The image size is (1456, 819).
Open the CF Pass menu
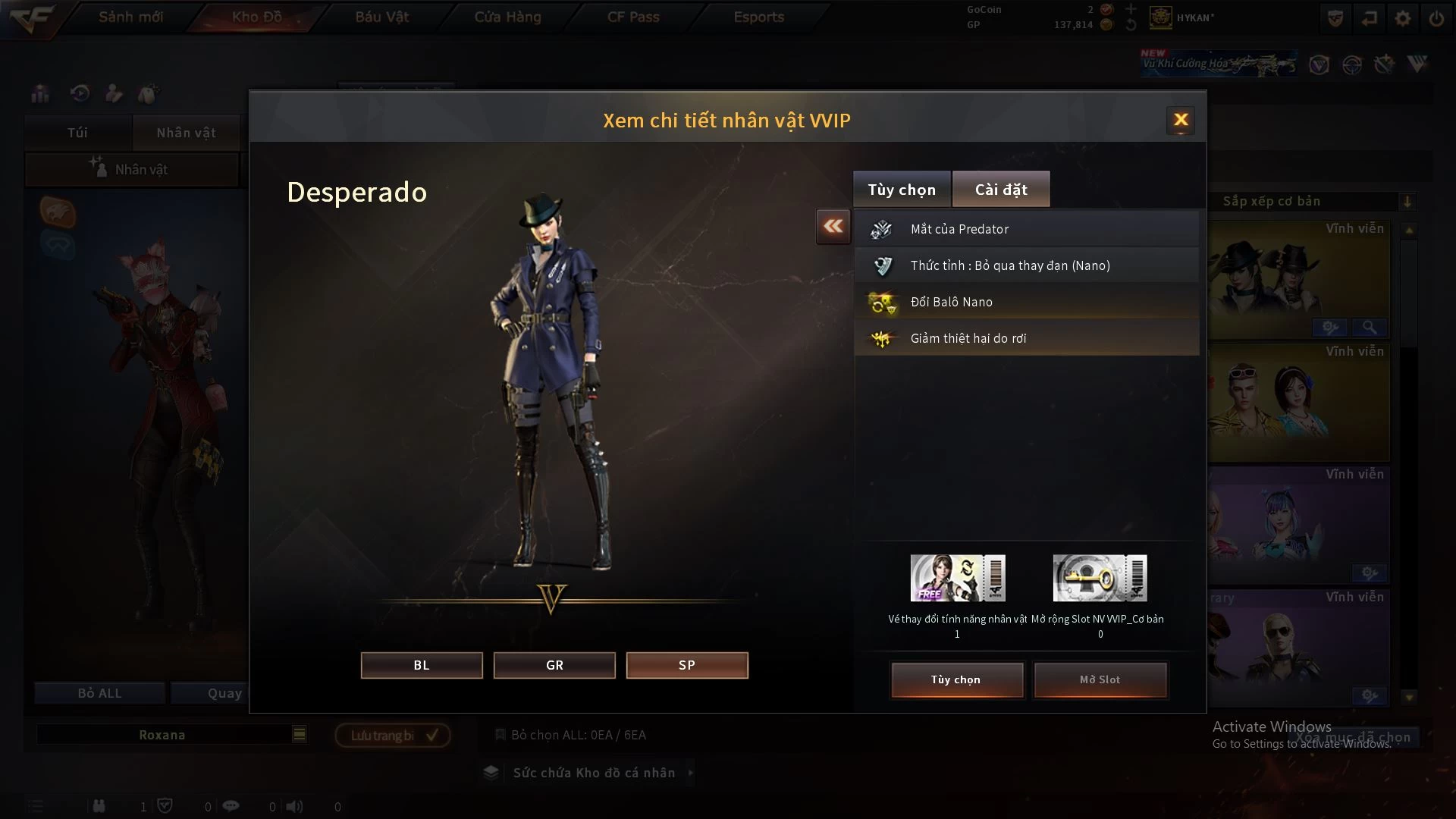(633, 17)
